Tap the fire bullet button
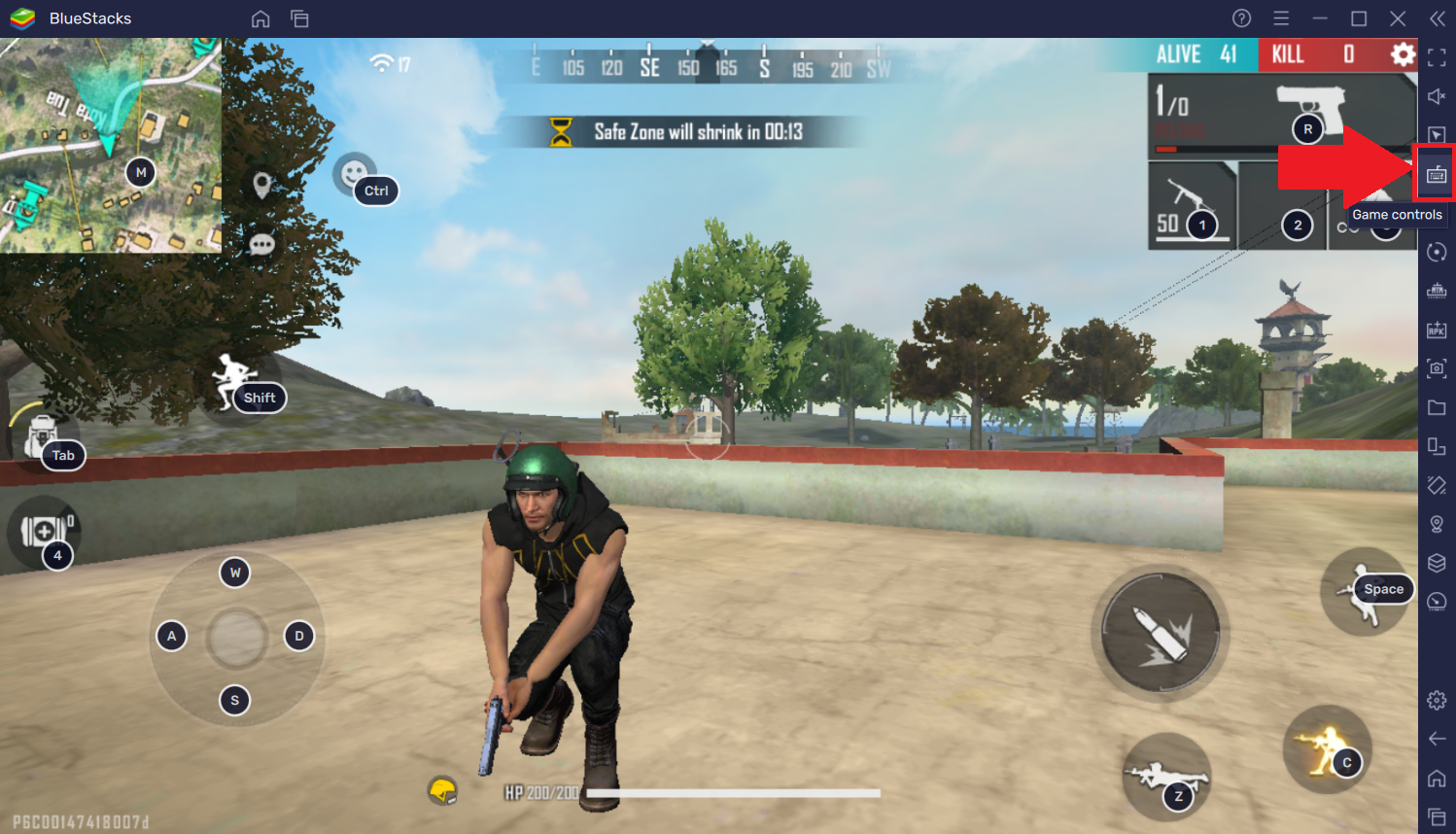 1160,631
